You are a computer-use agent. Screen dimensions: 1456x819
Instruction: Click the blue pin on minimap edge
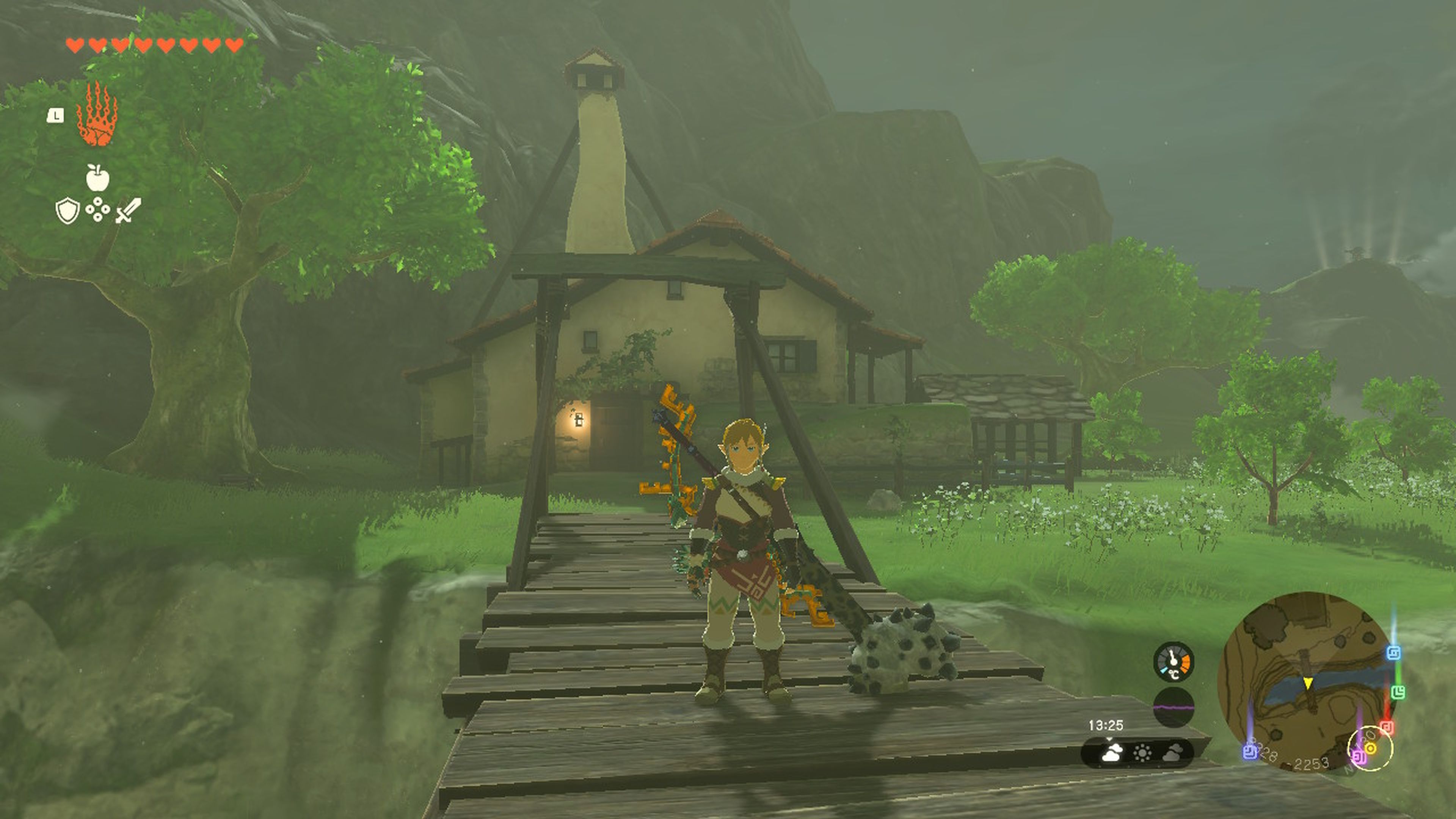[1394, 652]
